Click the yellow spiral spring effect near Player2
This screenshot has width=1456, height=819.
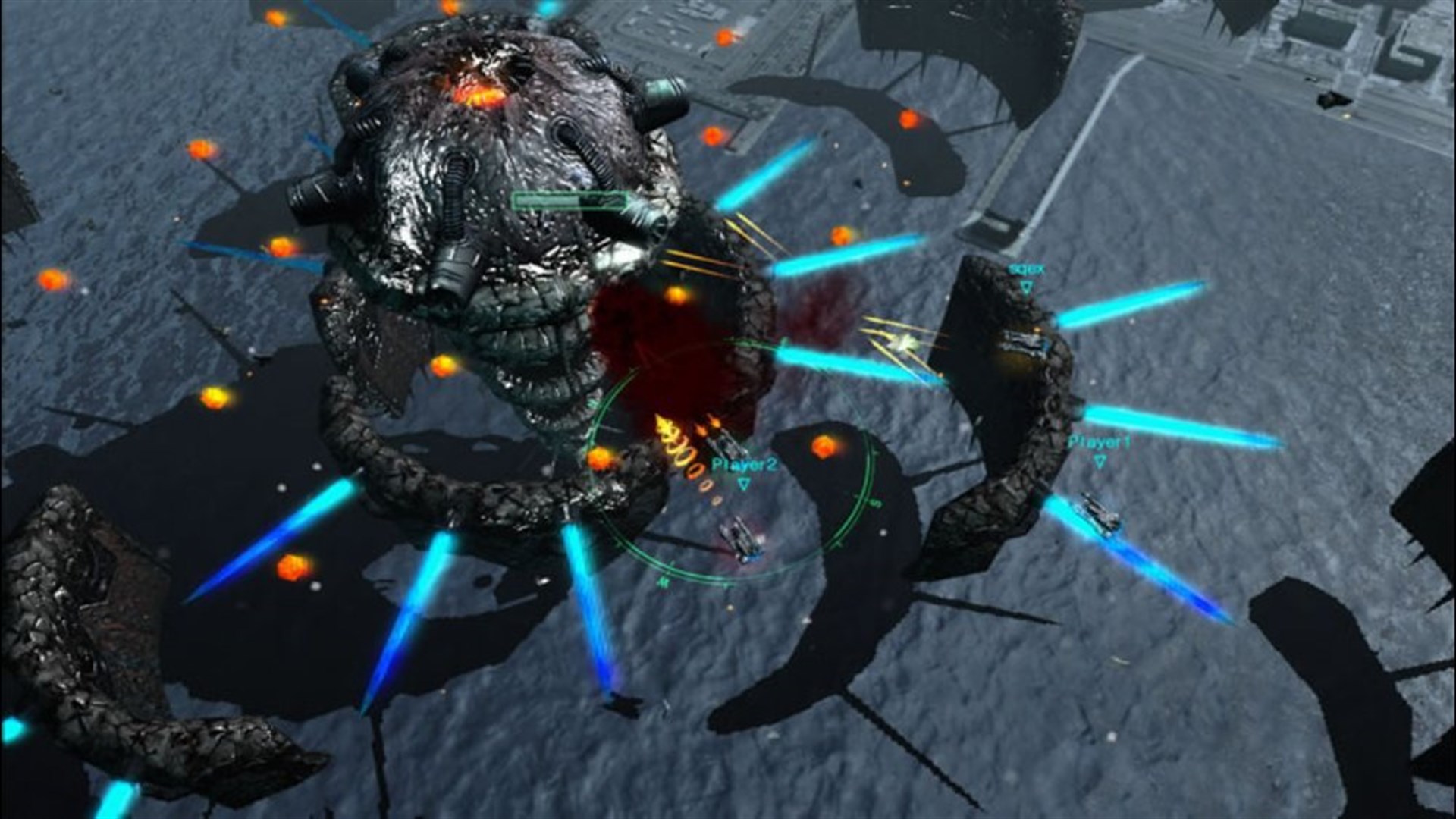(682, 455)
